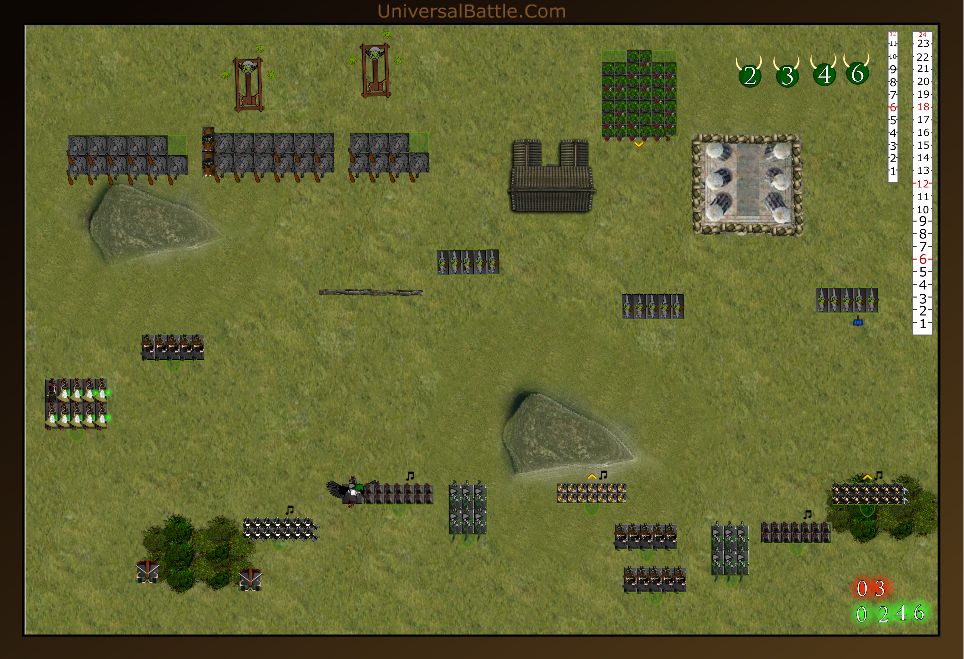964x659 pixels.
Task: Grab the short 12-inch measuring ruler
Action: pos(893,106)
